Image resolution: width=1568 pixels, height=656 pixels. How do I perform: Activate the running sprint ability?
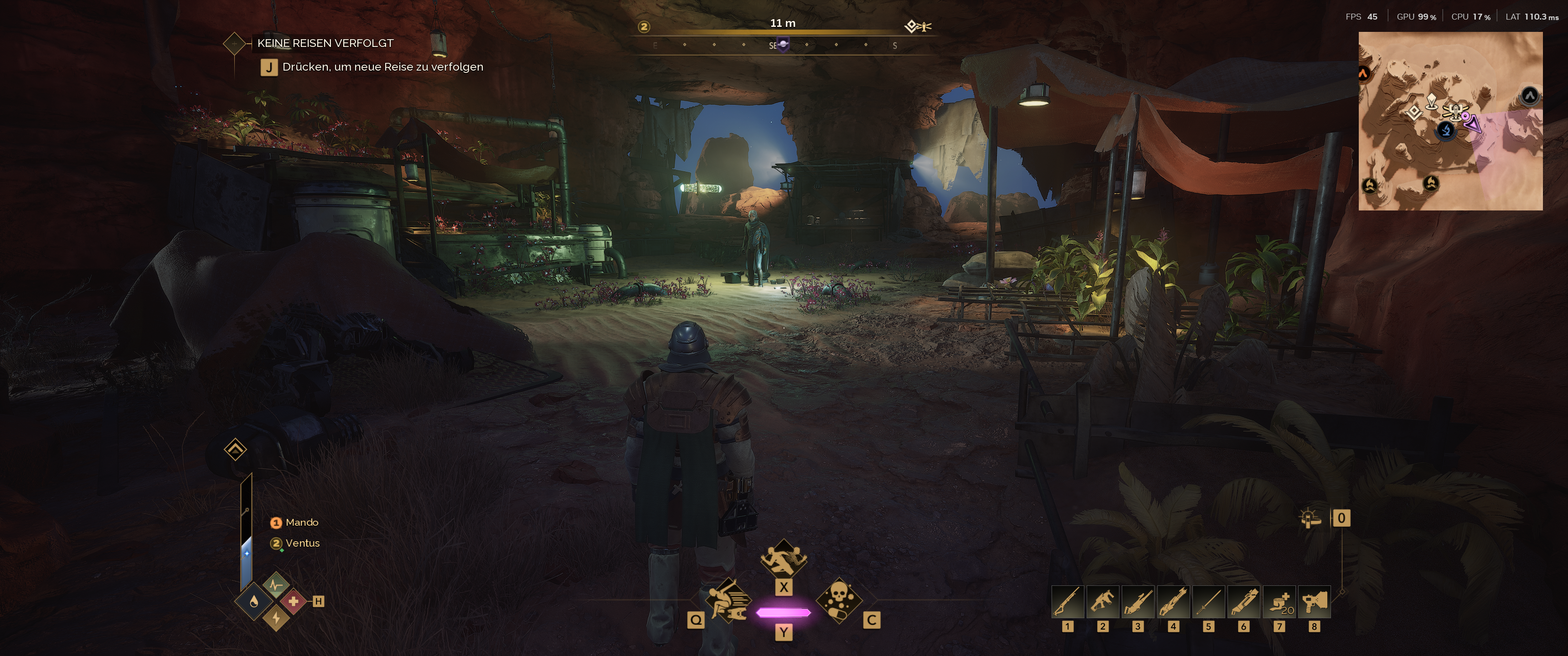click(x=784, y=559)
